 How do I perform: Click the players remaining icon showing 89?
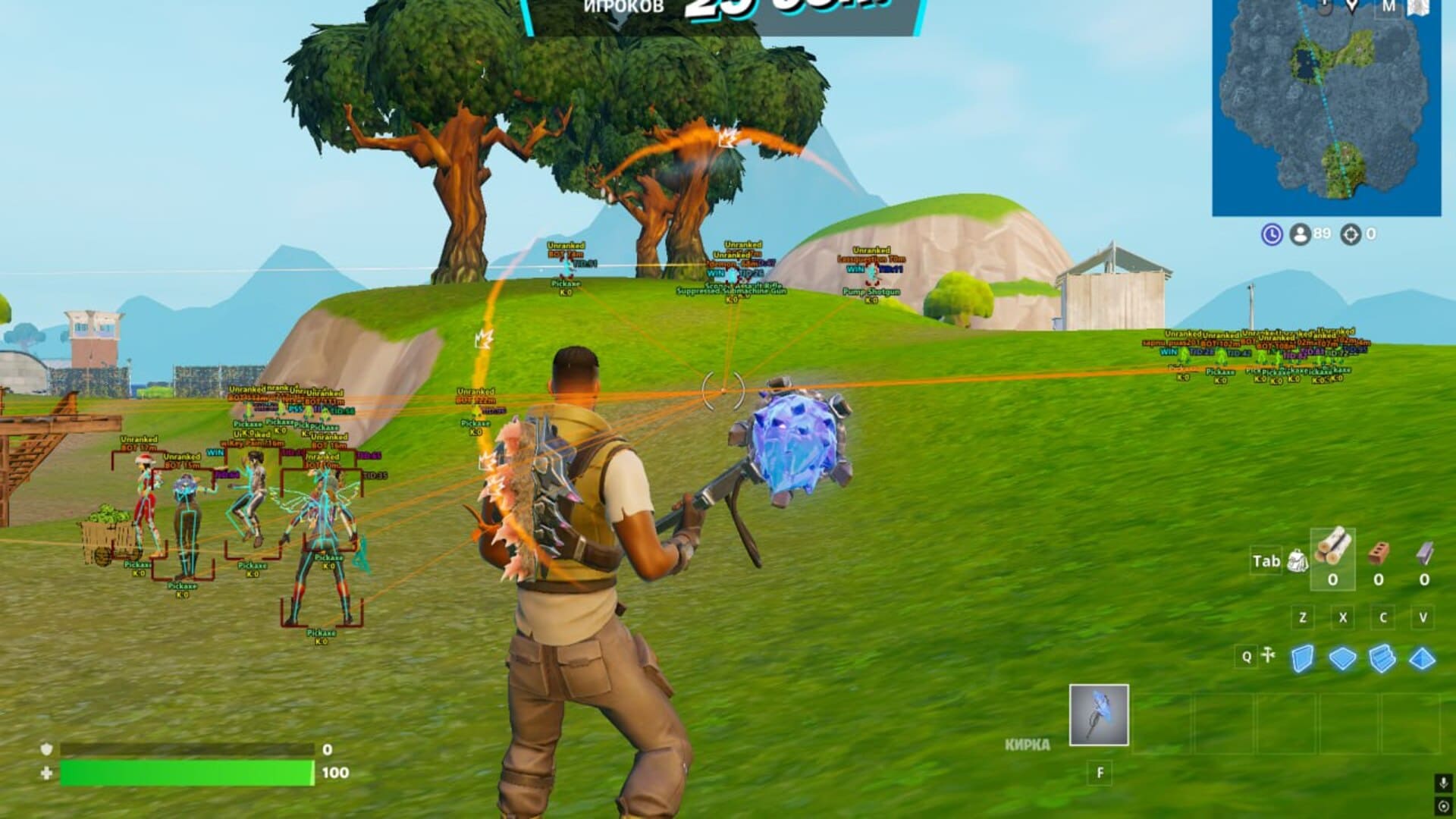click(x=1299, y=234)
